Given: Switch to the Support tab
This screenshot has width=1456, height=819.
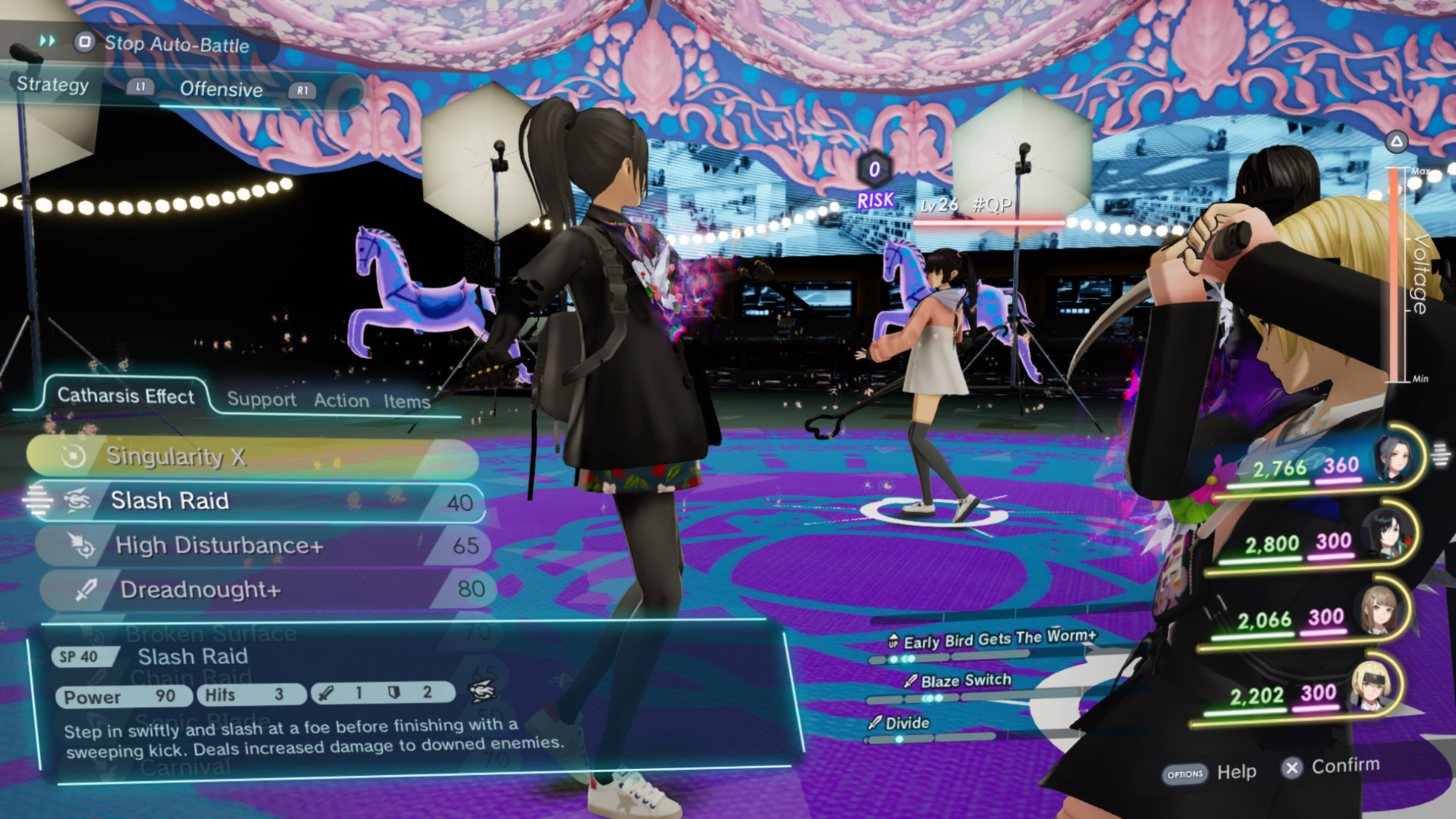Looking at the screenshot, I should [x=261, y=400].
